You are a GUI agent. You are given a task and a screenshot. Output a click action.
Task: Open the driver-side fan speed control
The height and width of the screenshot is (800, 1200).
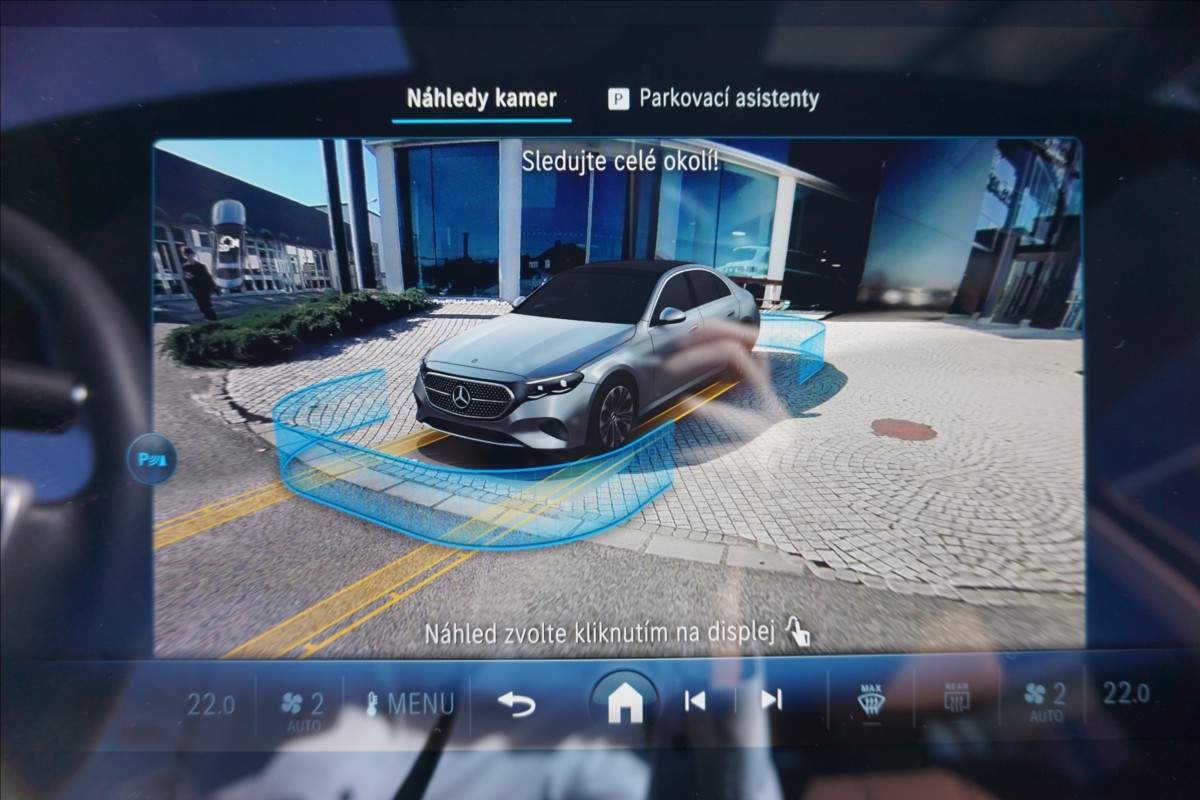(303, 704)
